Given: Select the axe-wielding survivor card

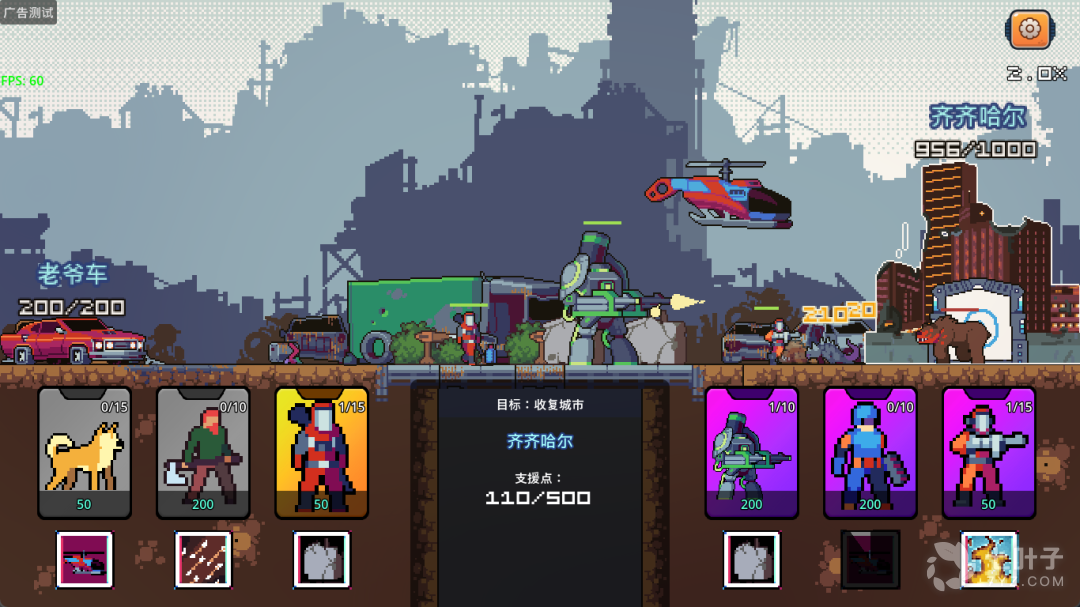Looking at the screenshot, I should 203,452.
